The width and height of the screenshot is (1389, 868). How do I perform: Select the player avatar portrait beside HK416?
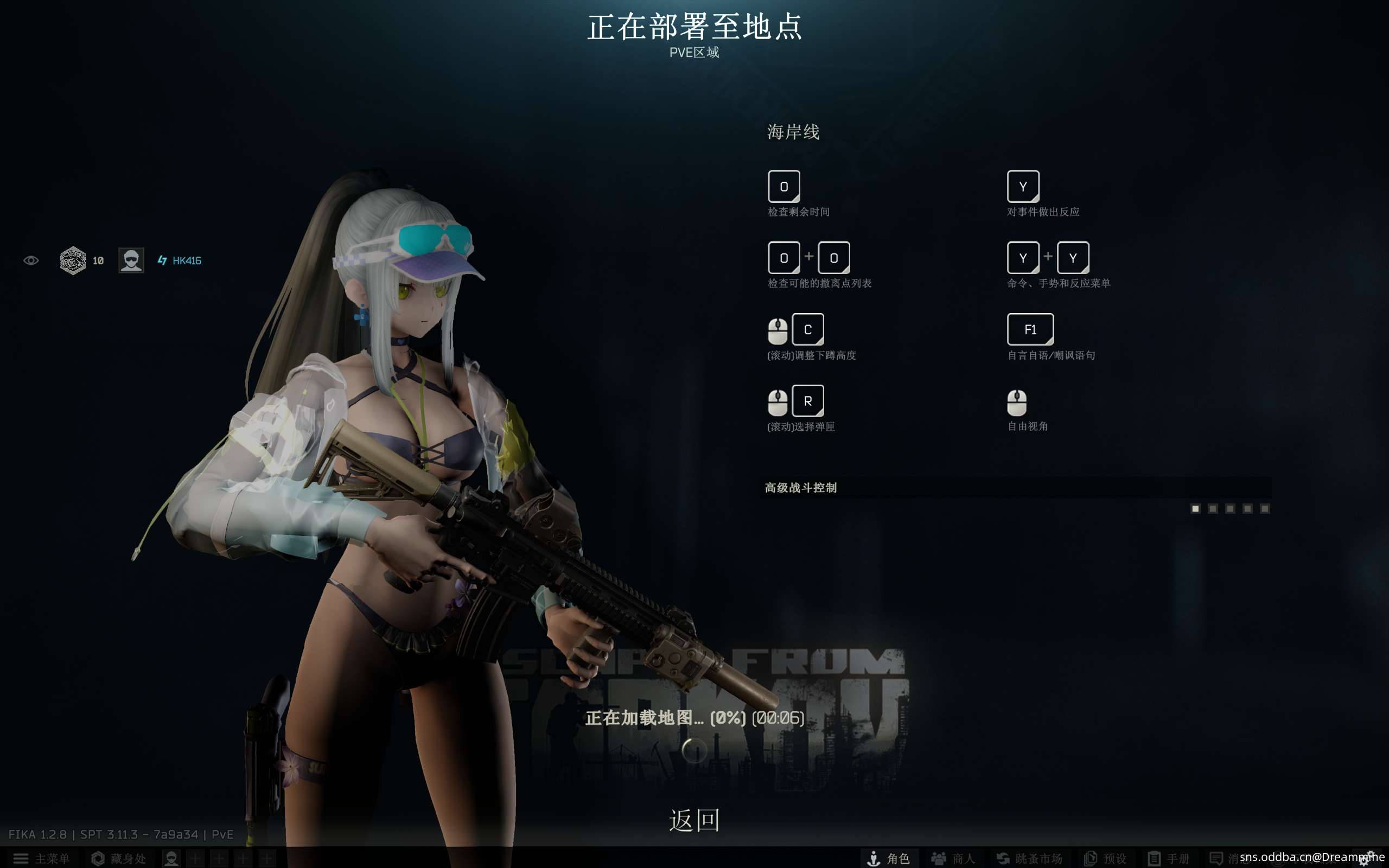click(131, 260)
